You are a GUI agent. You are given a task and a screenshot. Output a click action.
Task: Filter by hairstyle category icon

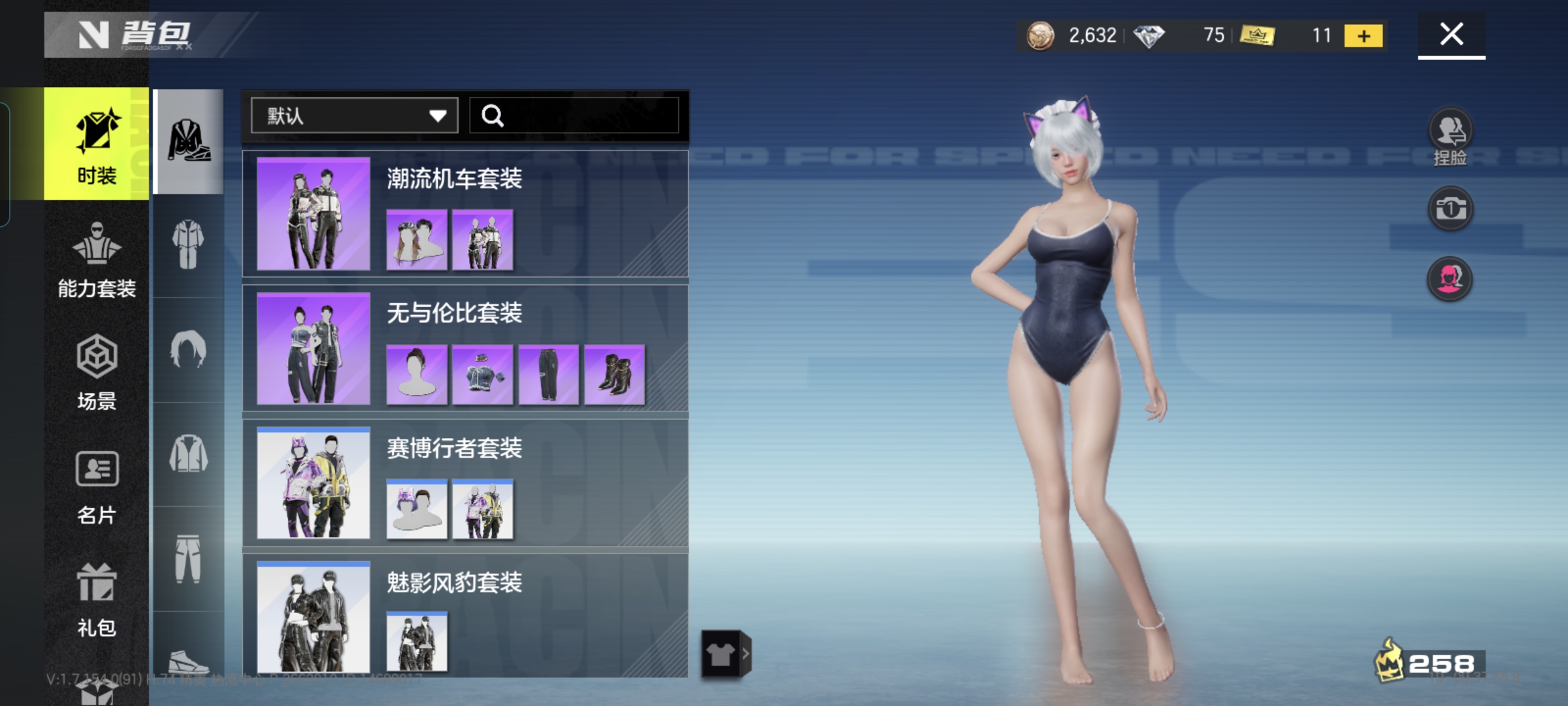[188, 350]
